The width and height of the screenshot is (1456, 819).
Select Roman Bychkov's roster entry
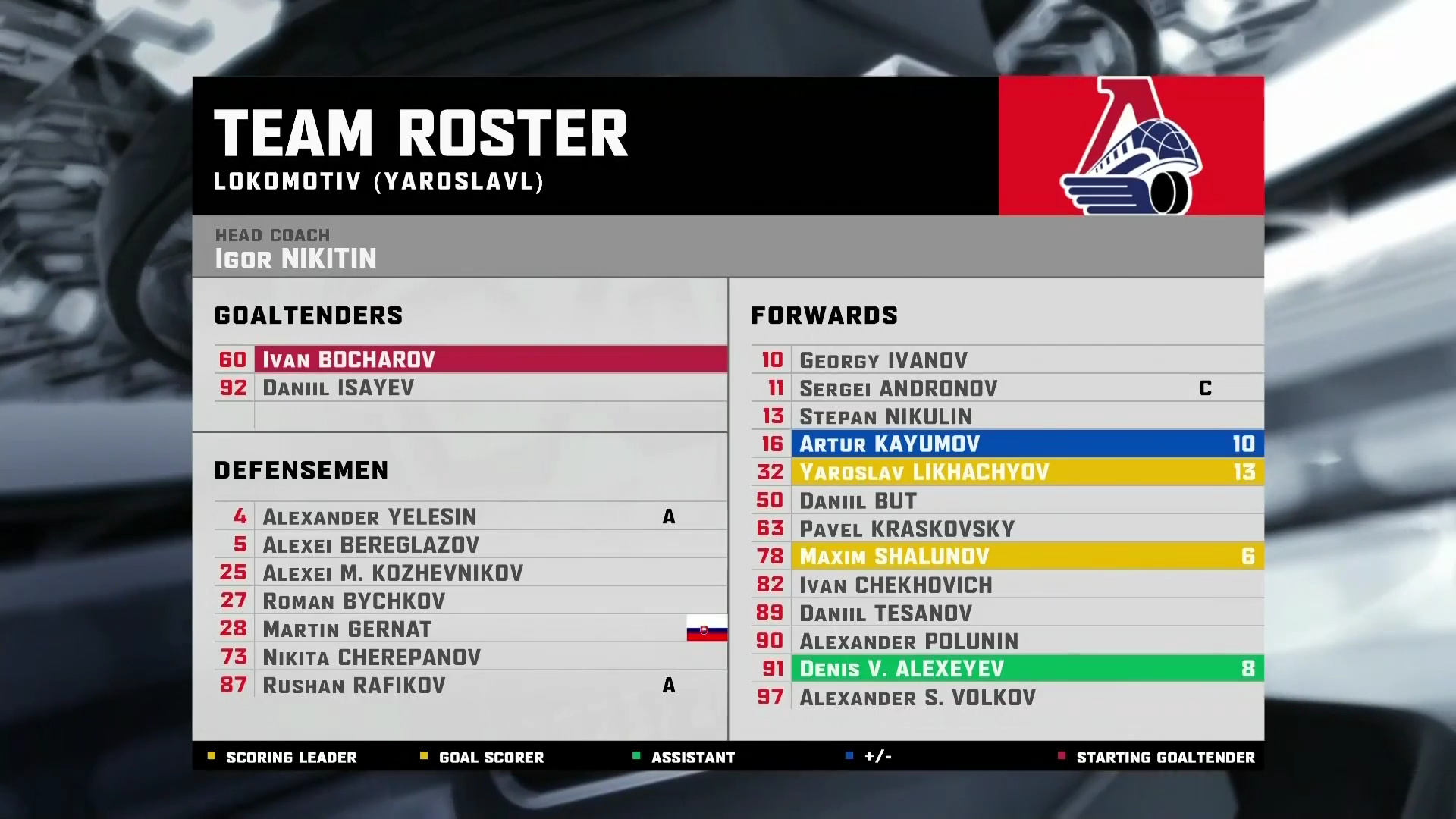tap(353, 601)
